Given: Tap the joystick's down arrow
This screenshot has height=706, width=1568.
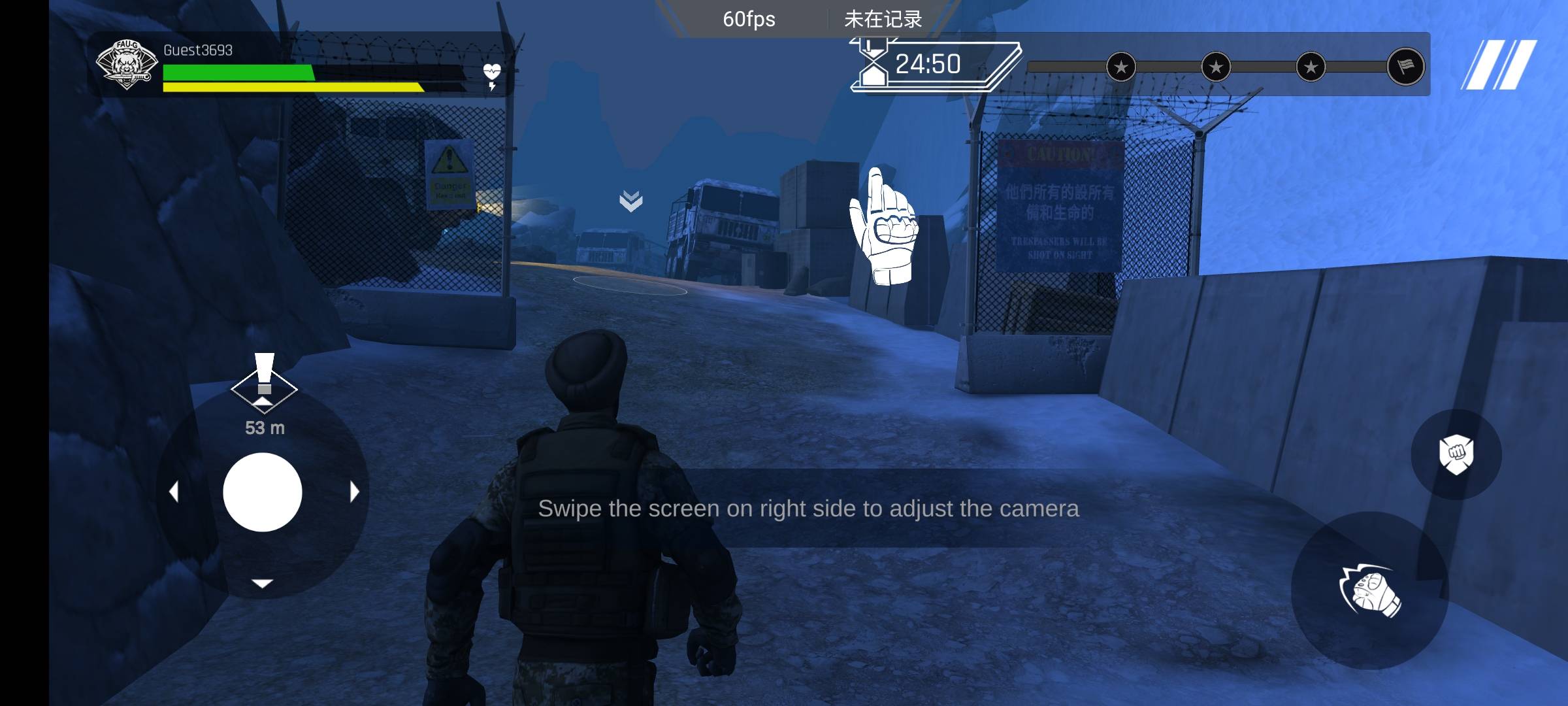Looking at the screenshot, I should 263,583.
